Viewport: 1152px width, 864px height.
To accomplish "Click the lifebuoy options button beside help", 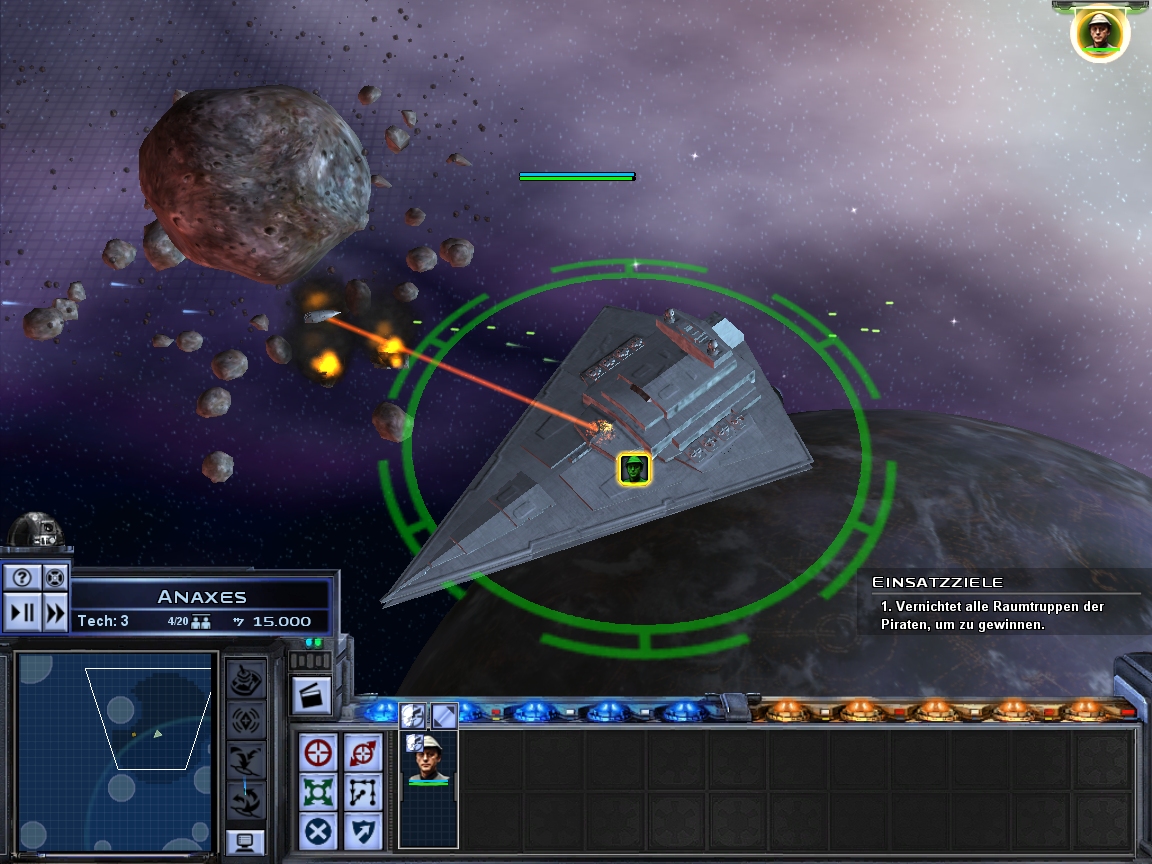I will [55, 577].
